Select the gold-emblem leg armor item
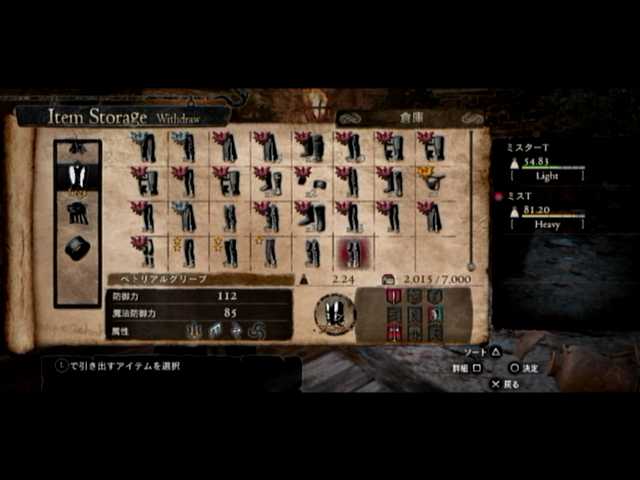The height and width of the screenshot is (480, 640). 434,181
